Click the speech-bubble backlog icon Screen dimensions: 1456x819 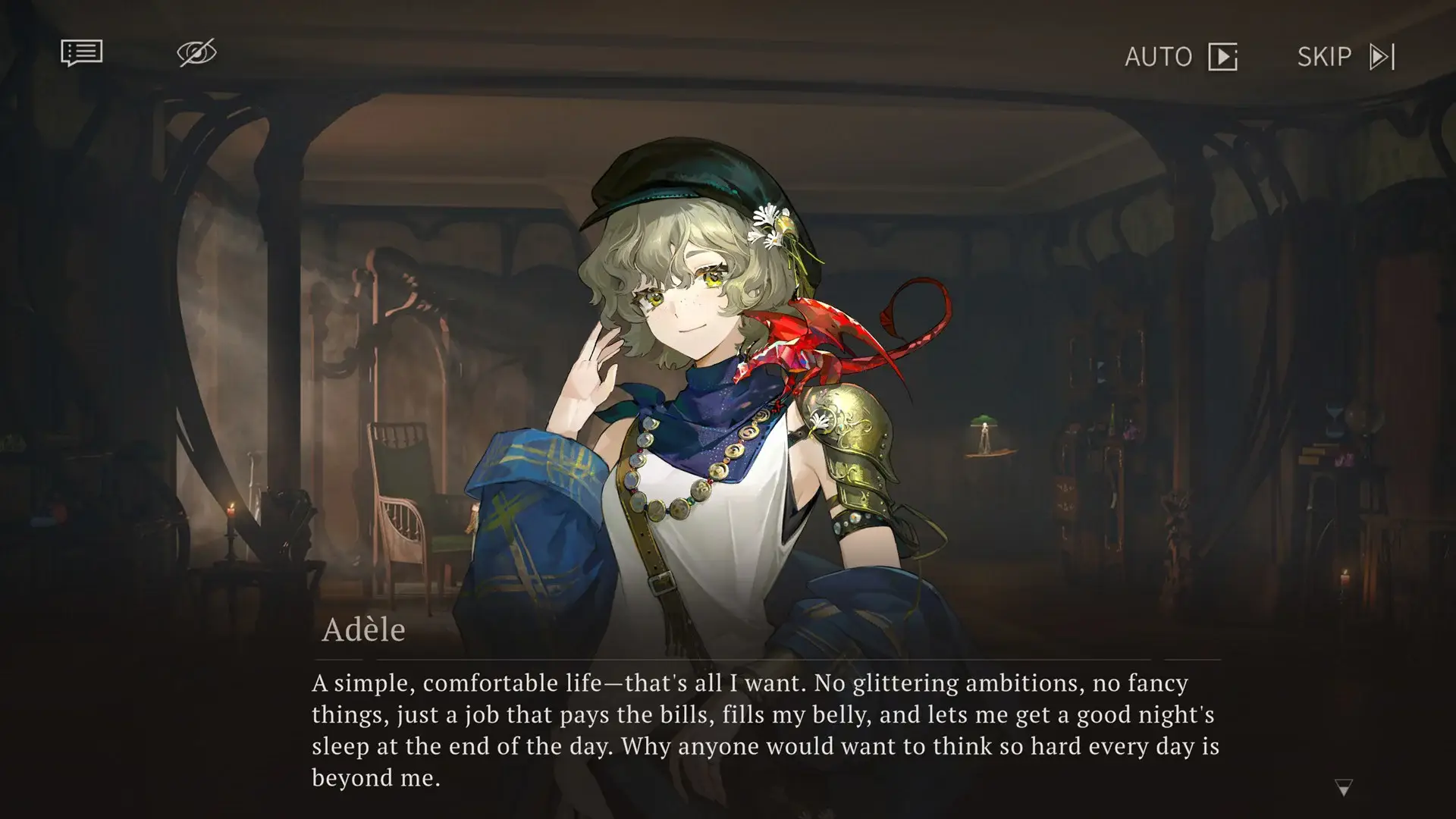tap(80, 53)
